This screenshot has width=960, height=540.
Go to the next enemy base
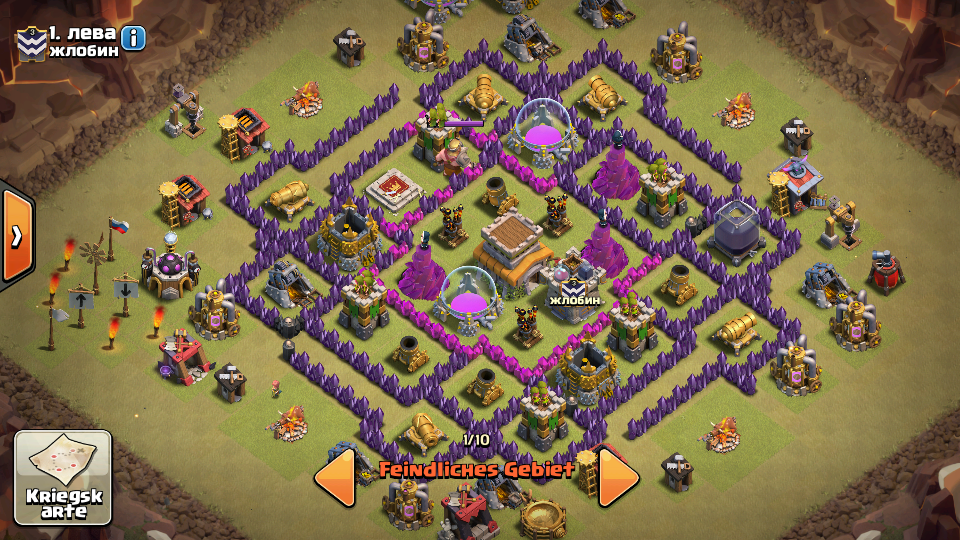click(x=618, y=477)
